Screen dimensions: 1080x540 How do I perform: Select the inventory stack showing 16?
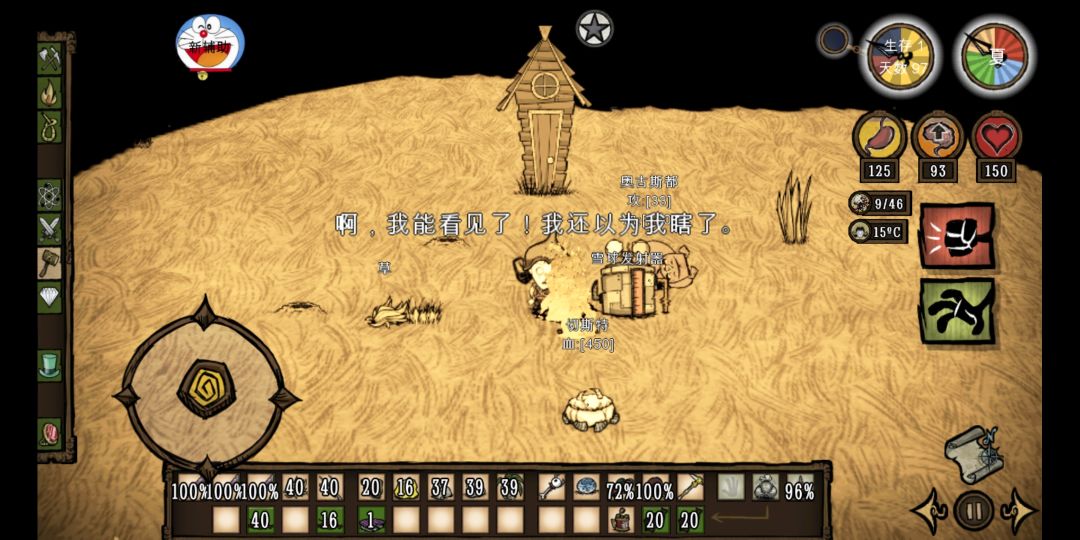click(405, 488)
